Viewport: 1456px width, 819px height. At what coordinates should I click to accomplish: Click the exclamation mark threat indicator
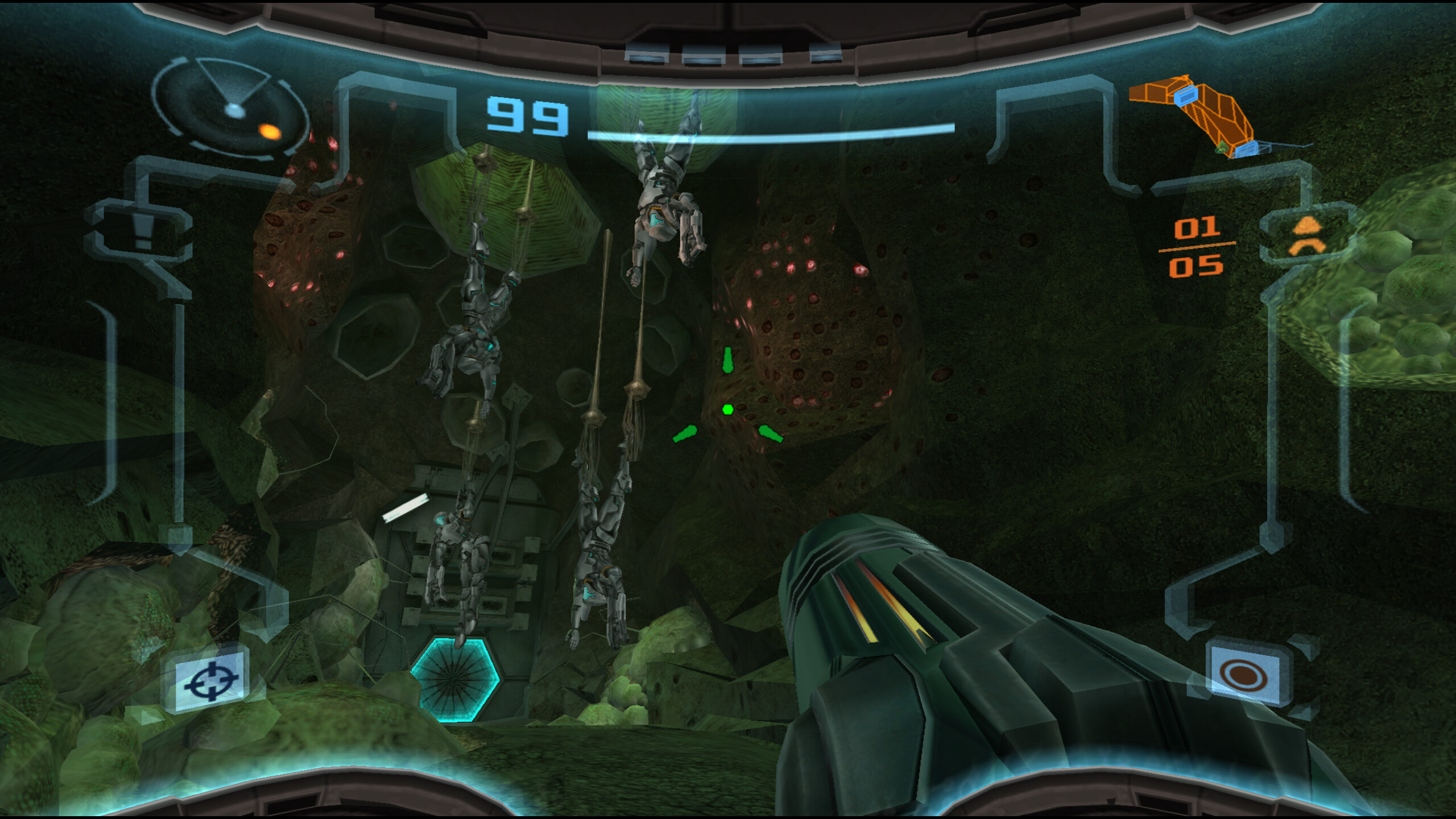[x=142, y=232]
